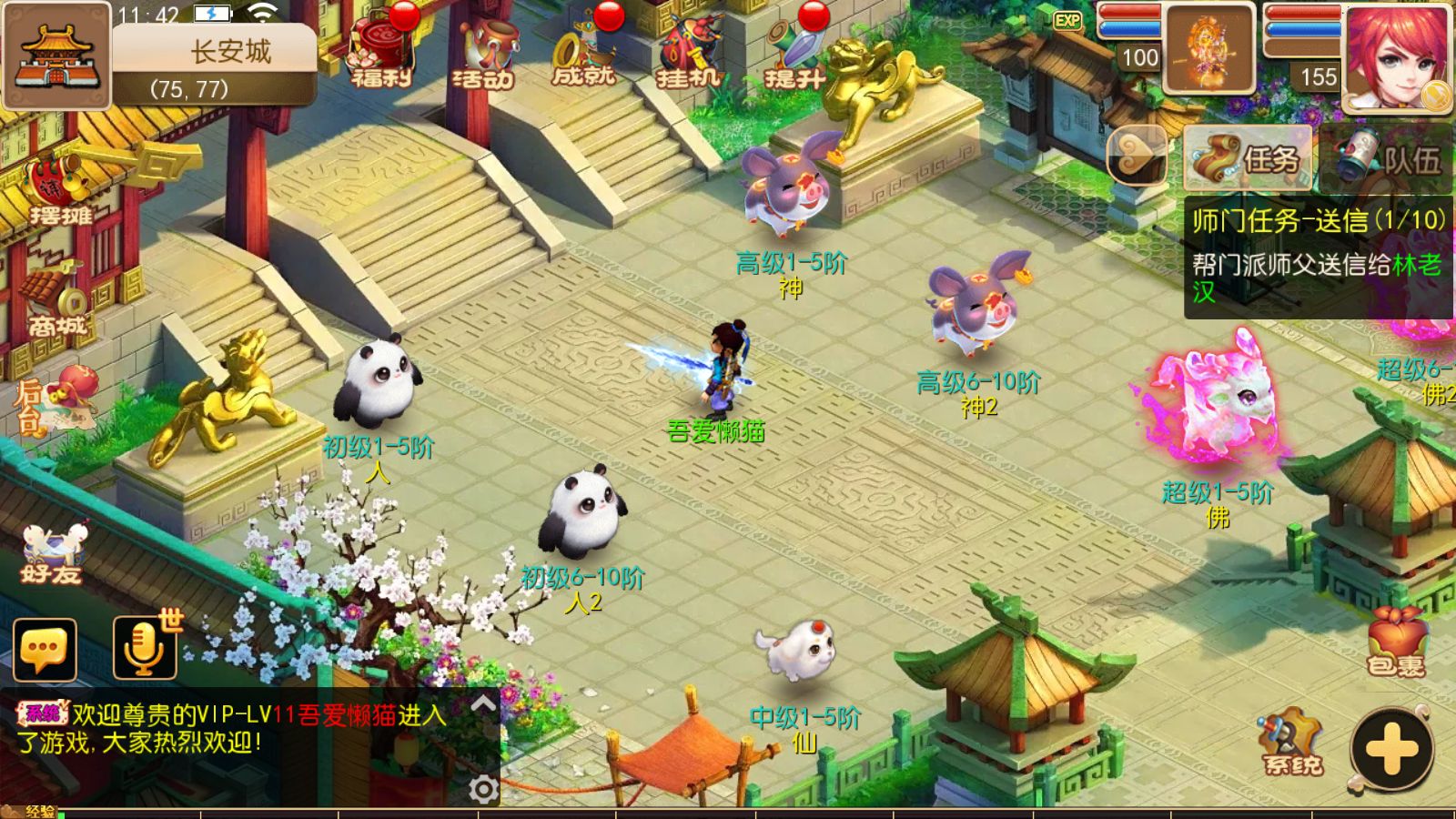Open the red-haired character portrait
The width and height of the screenshot is (1456, 819).
click(1397, 56)
